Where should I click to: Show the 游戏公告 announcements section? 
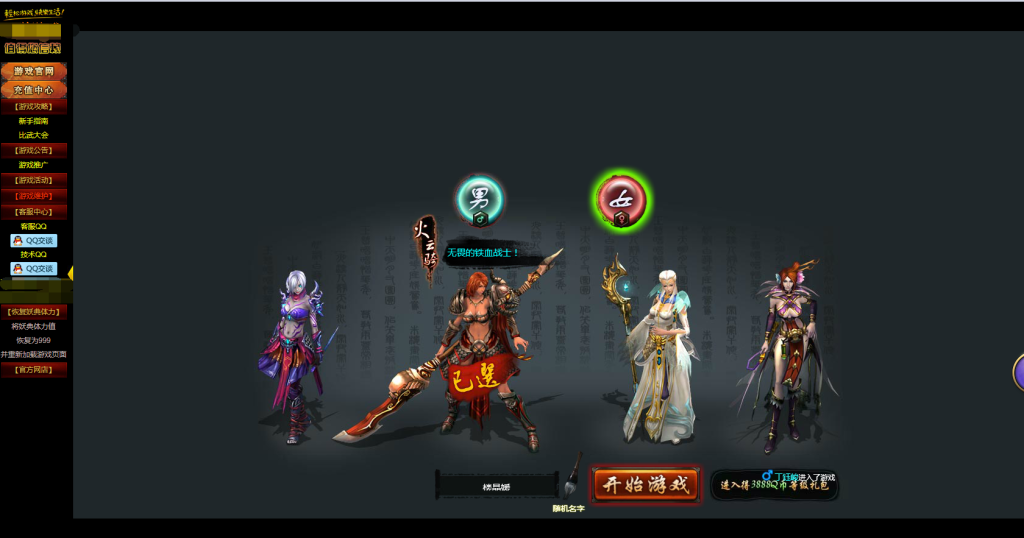coord(34,150)
